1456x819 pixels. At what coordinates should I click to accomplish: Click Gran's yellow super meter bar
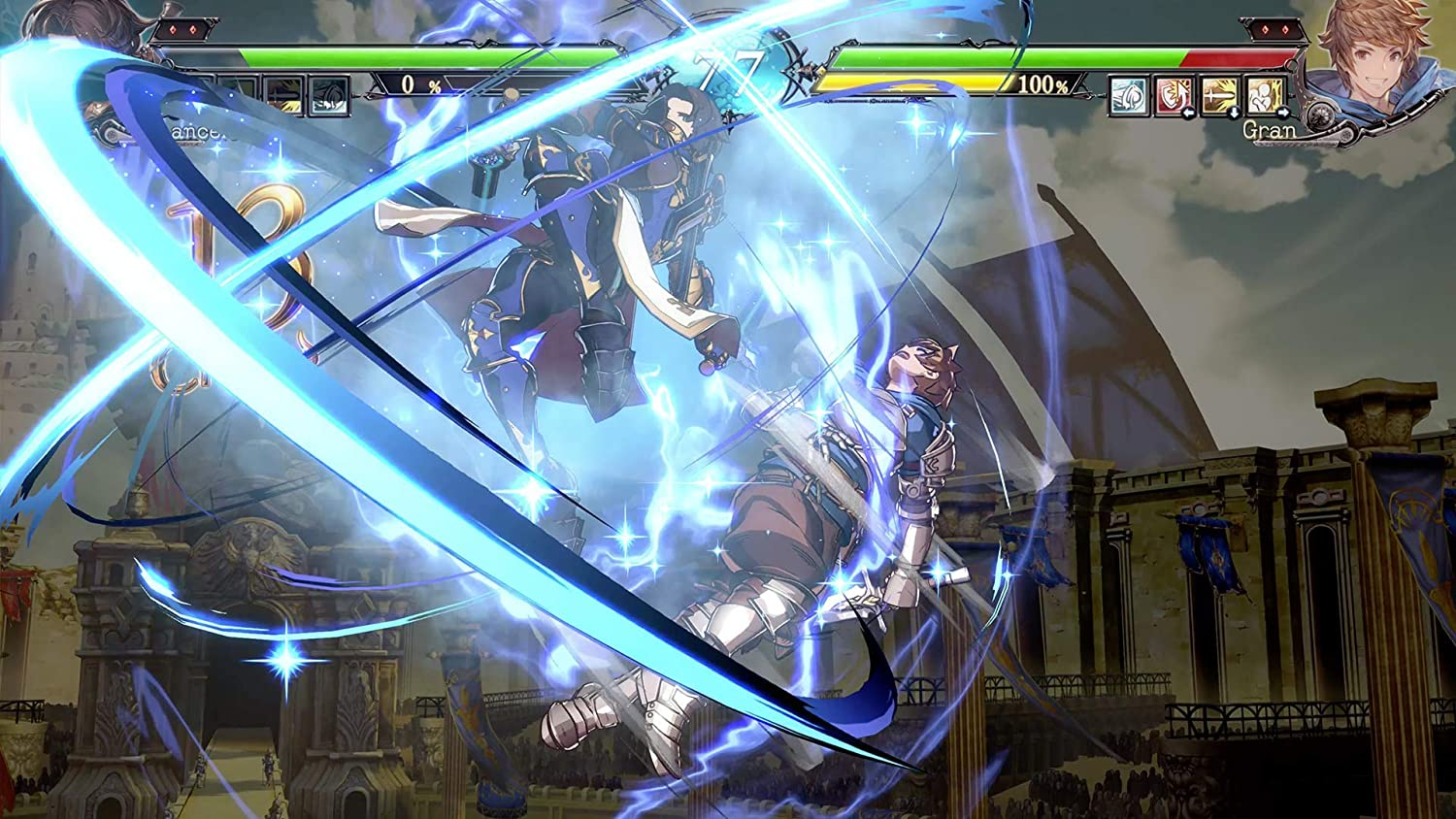[912, 84]
